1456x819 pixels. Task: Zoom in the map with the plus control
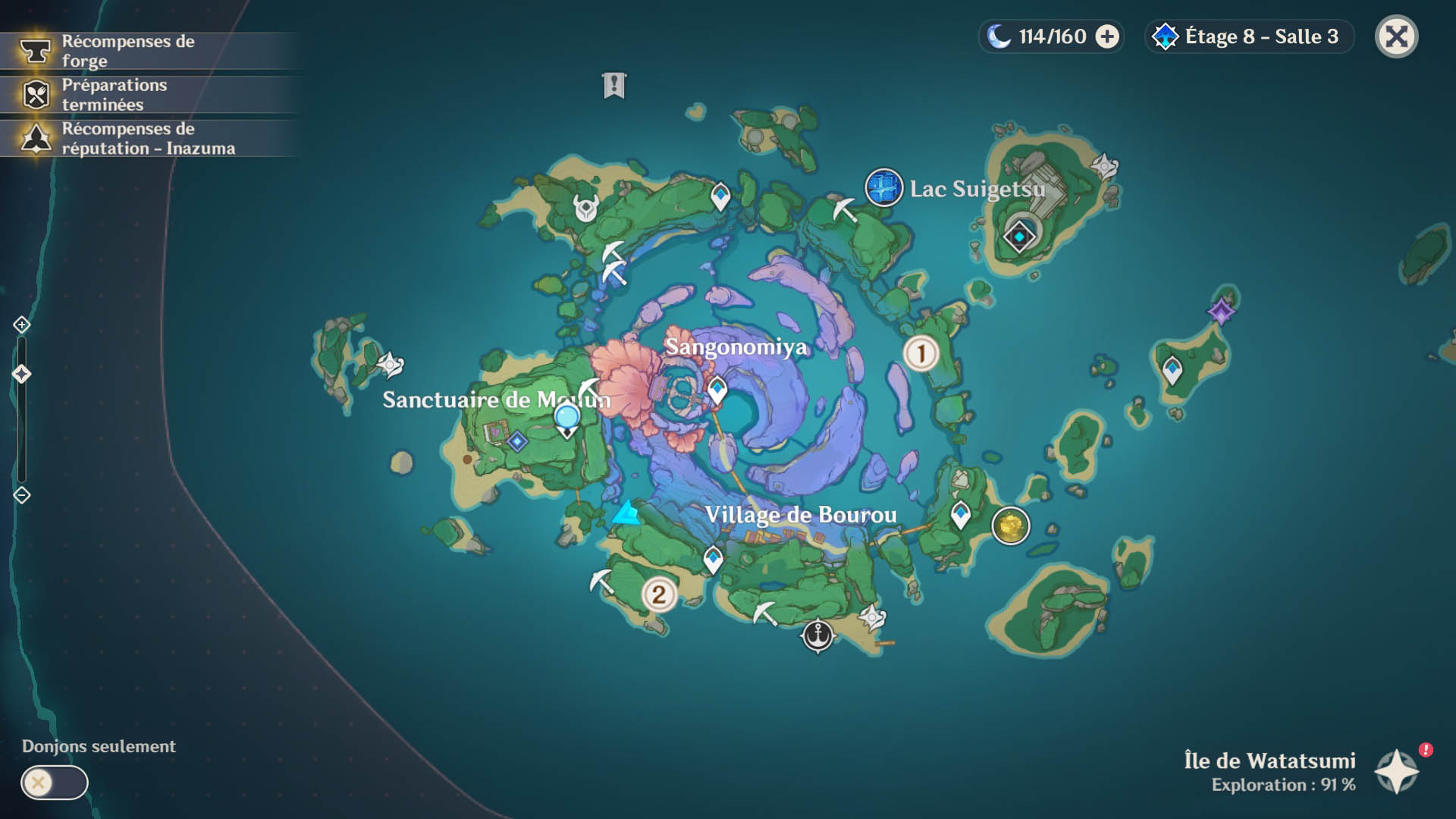pos(21,325)
